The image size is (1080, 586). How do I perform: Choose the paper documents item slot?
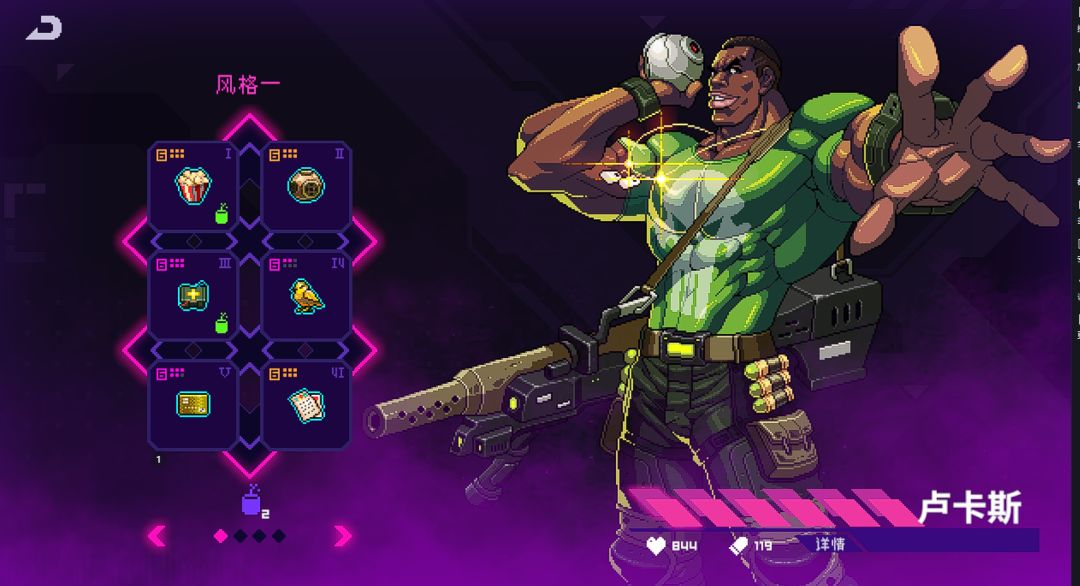pyautogui.click(x=306, y=404)
